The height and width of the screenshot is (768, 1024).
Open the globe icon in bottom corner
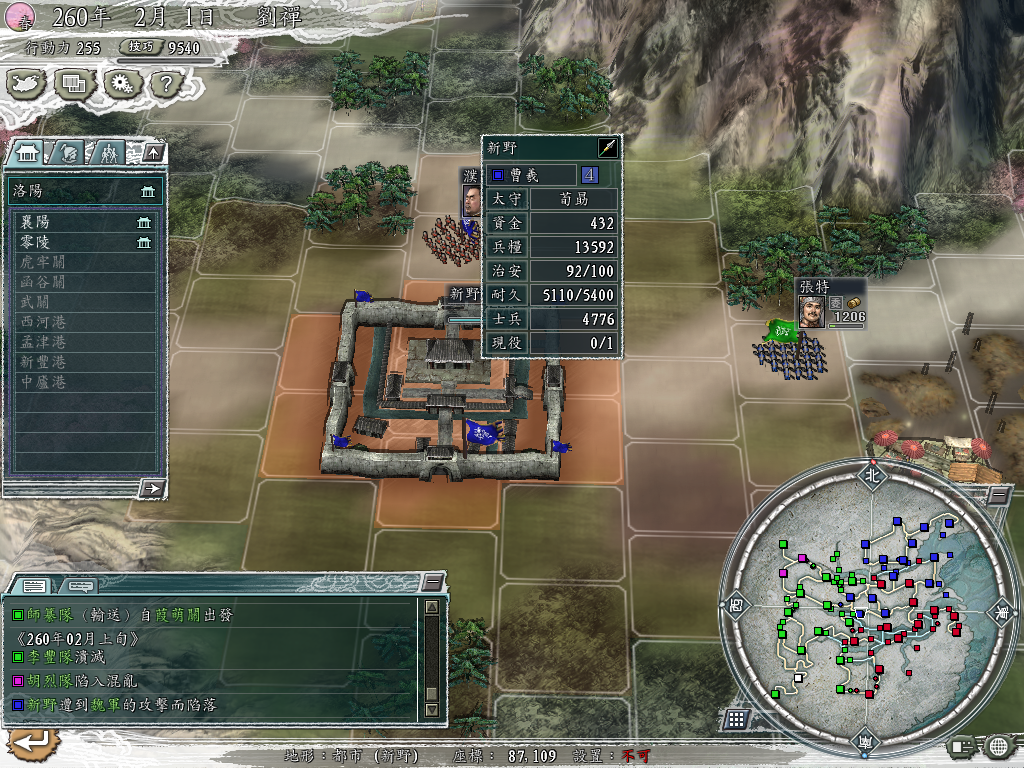pos(1000,745)
